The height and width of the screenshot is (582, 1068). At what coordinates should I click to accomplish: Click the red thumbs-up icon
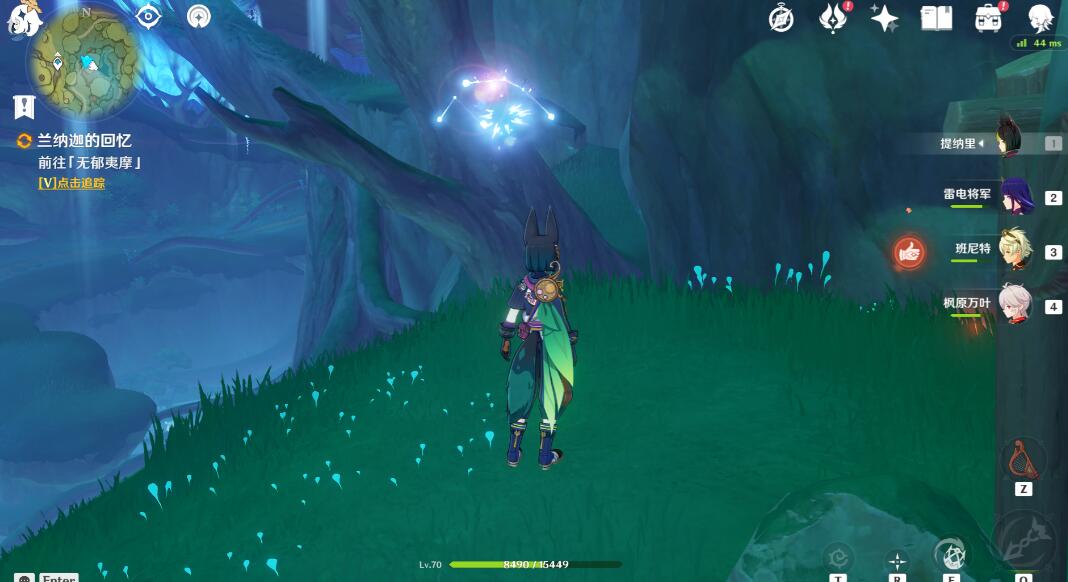909,252
